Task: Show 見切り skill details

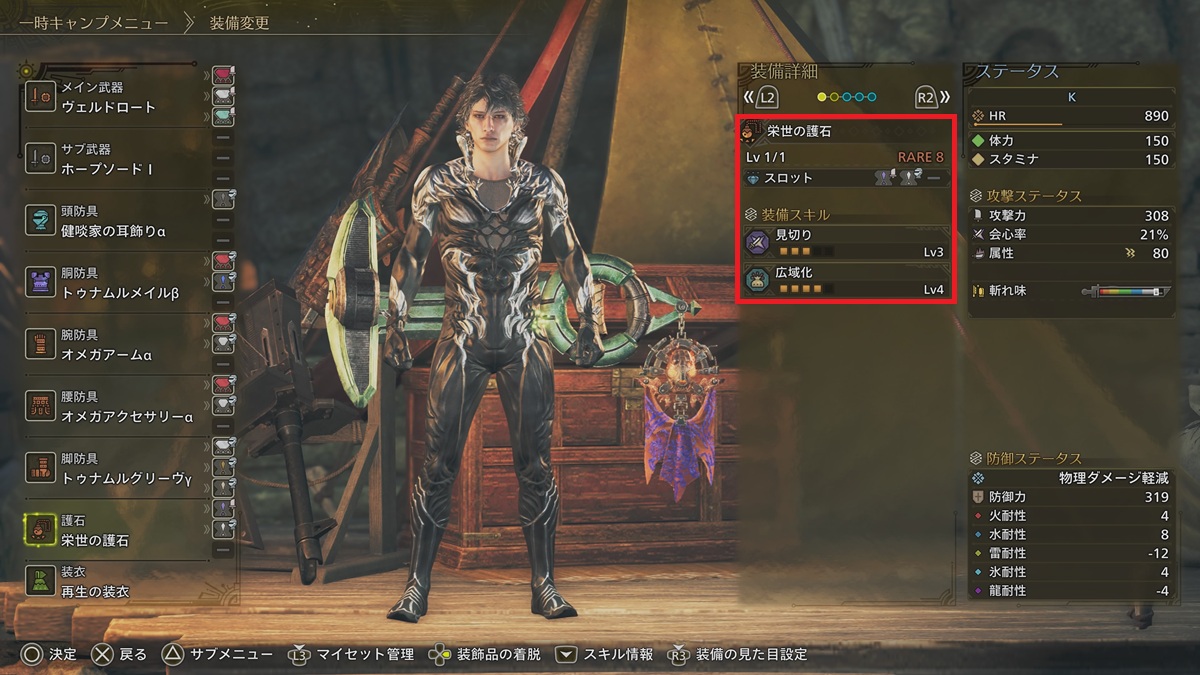Action: pos(845,243)
